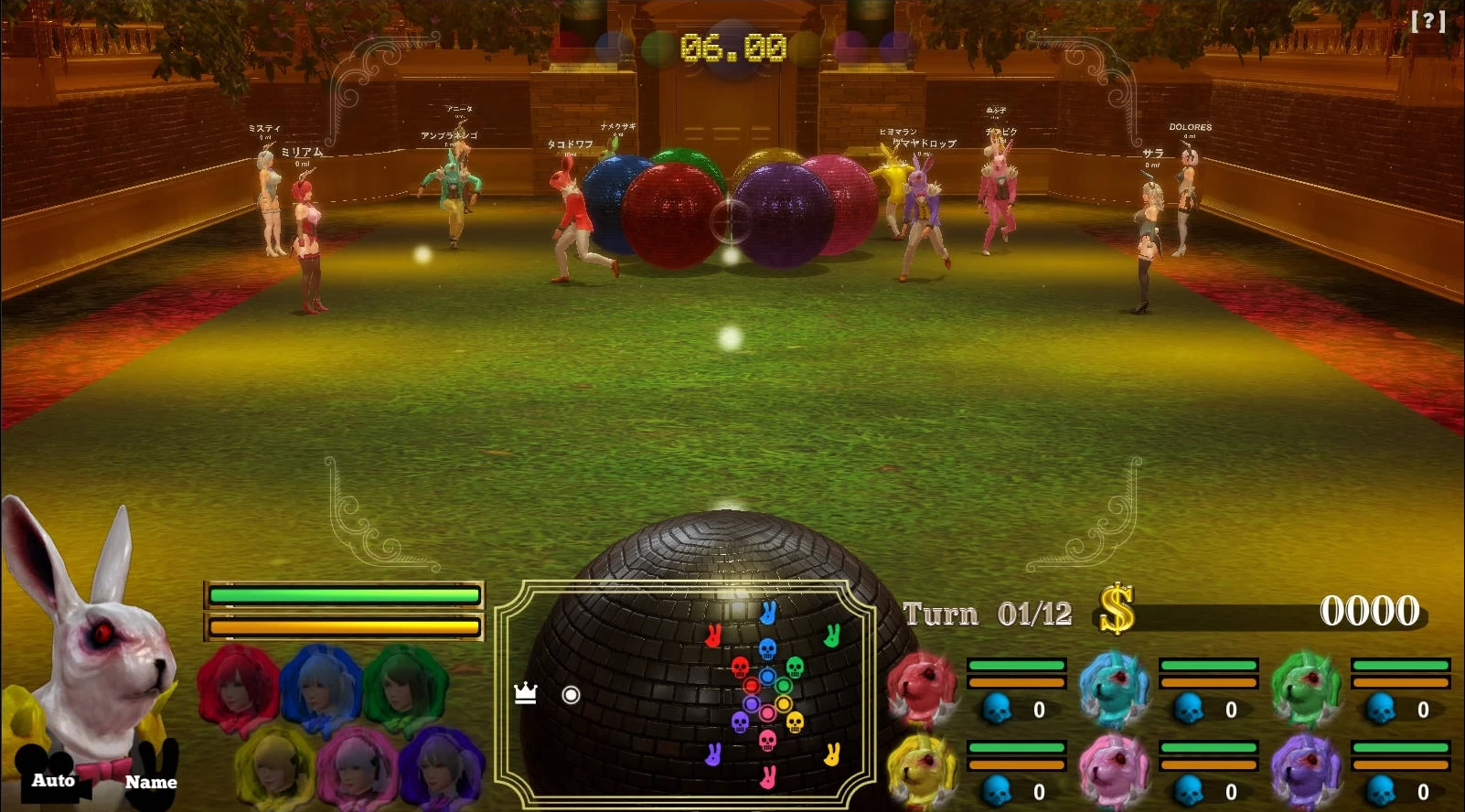
Task: Select the pink skull icon on the sphere
Action: pos(766,741)
